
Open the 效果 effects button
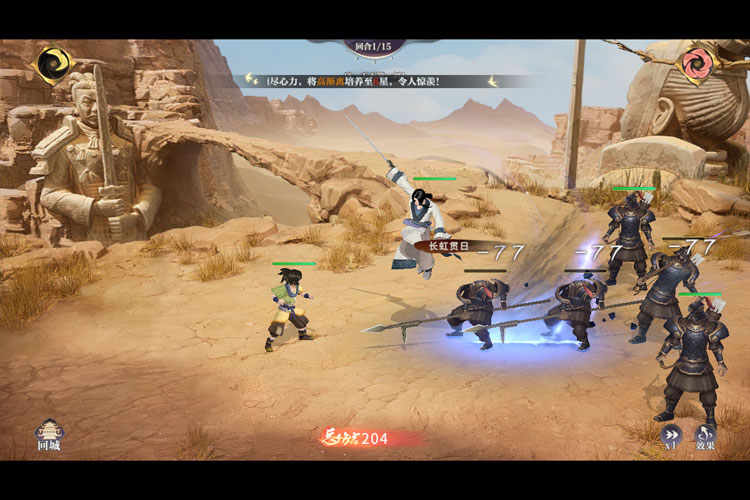[x=706, y=436]
